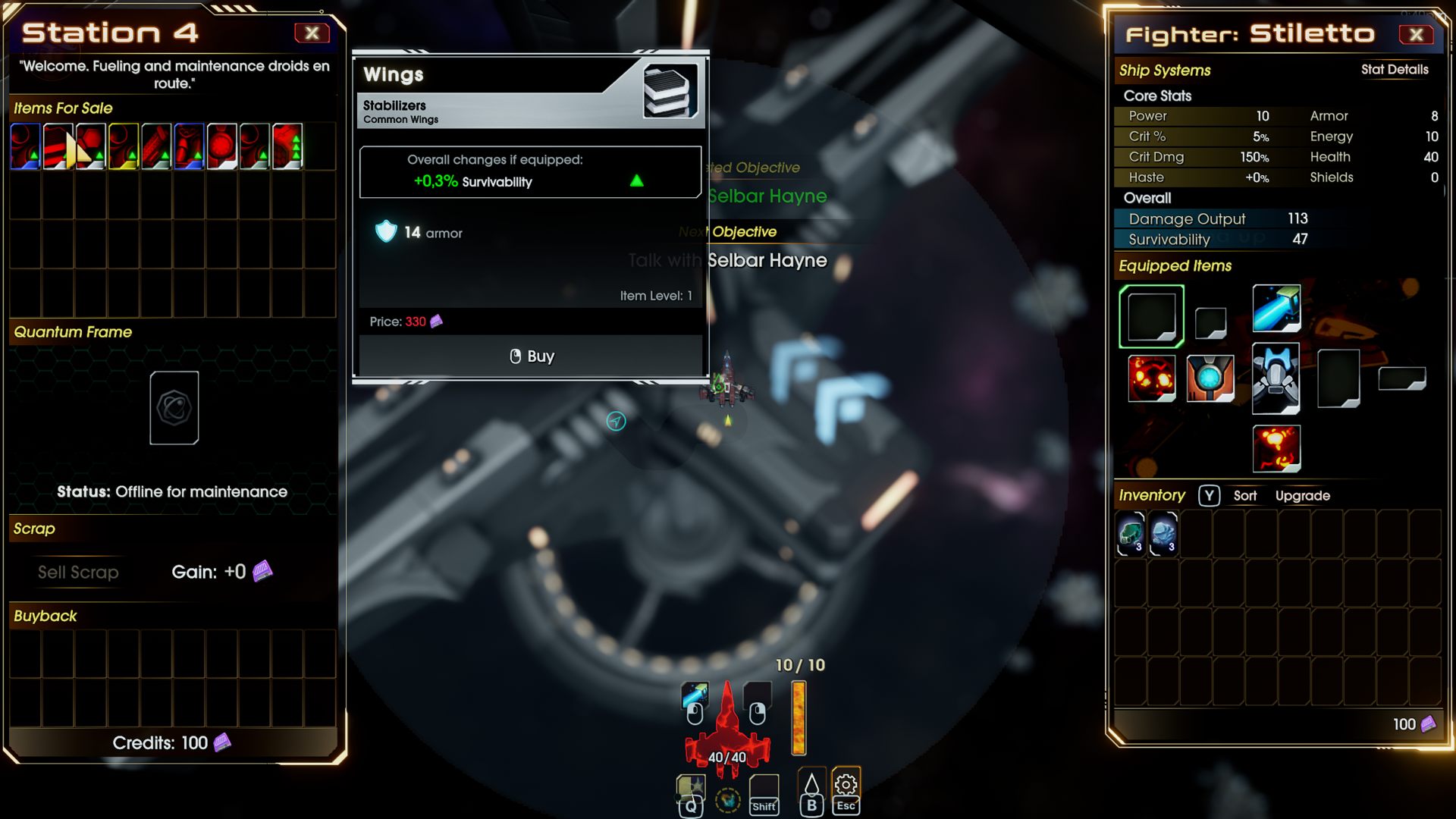Viewport: 1456px width, 819px height.
Task: Open the inventory Upgrade option
Action: coord(1302,496)
